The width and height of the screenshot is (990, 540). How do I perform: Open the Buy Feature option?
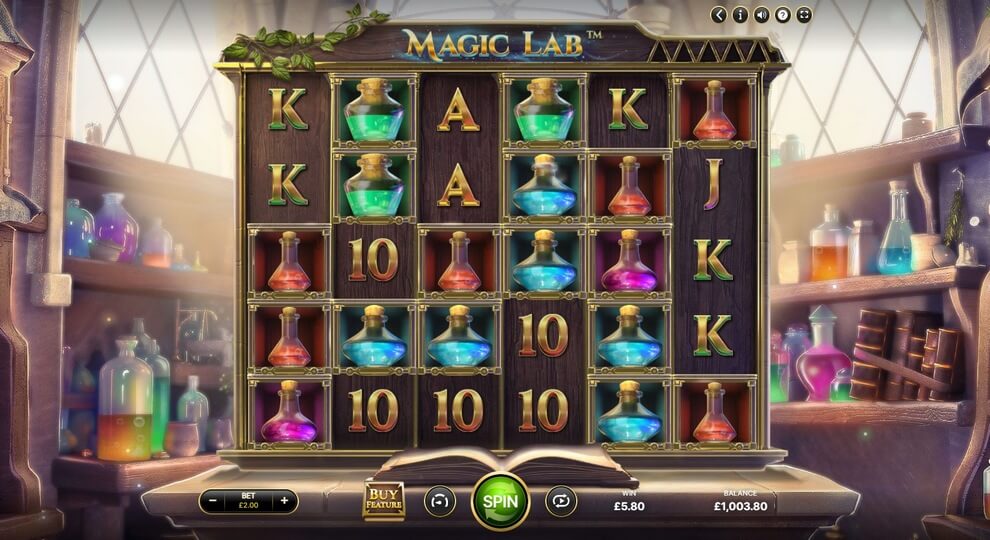click(383, 500)
